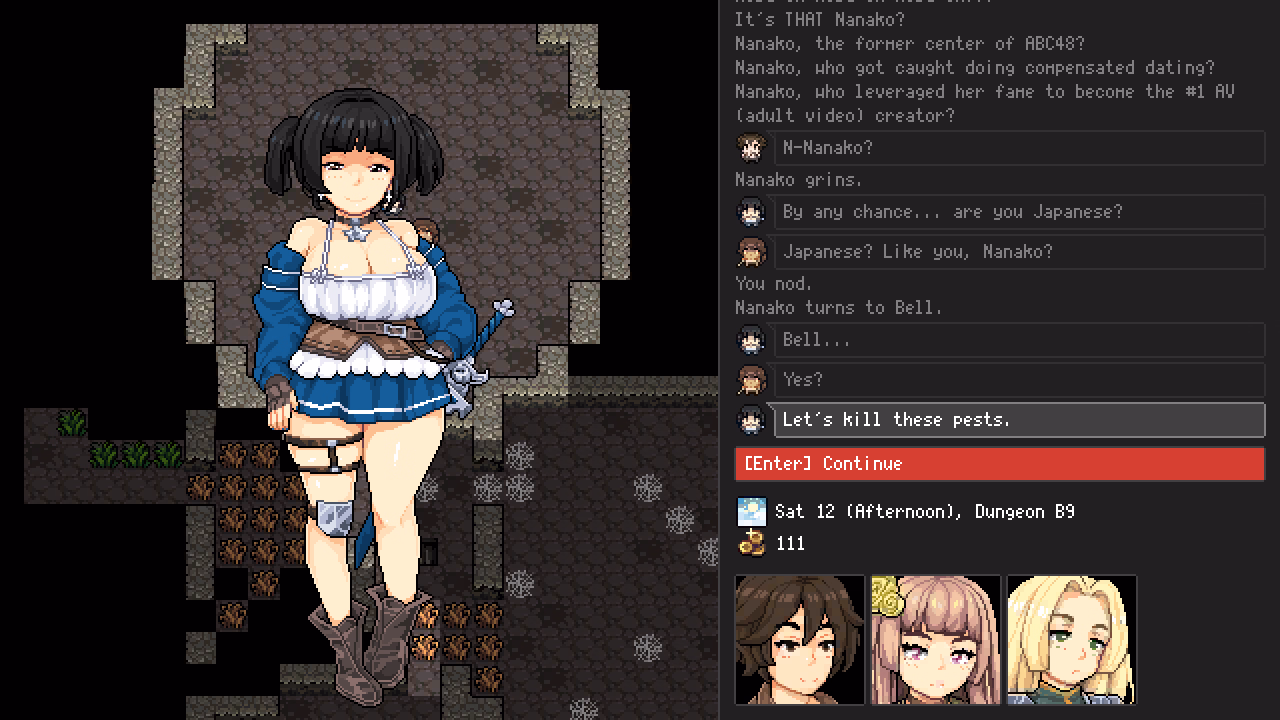Click the black-haired icon next to "Bell..."
The image size is (1280, 720).
[752, 340]
